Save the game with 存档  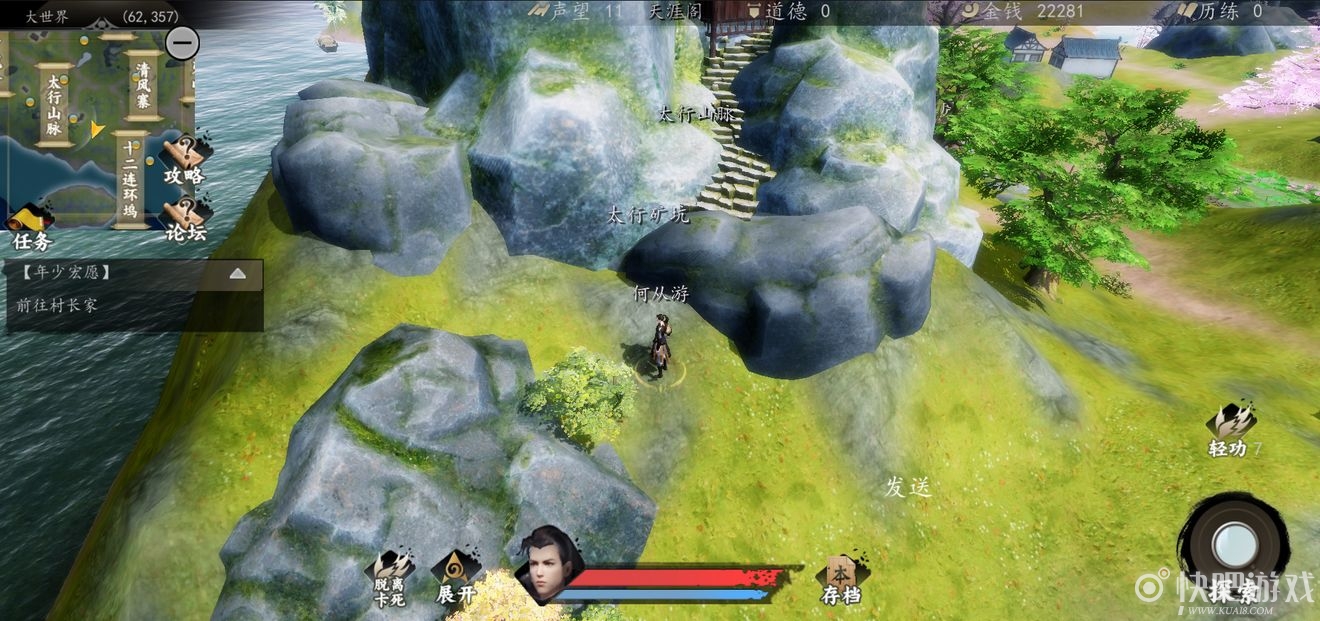point(841,580)
